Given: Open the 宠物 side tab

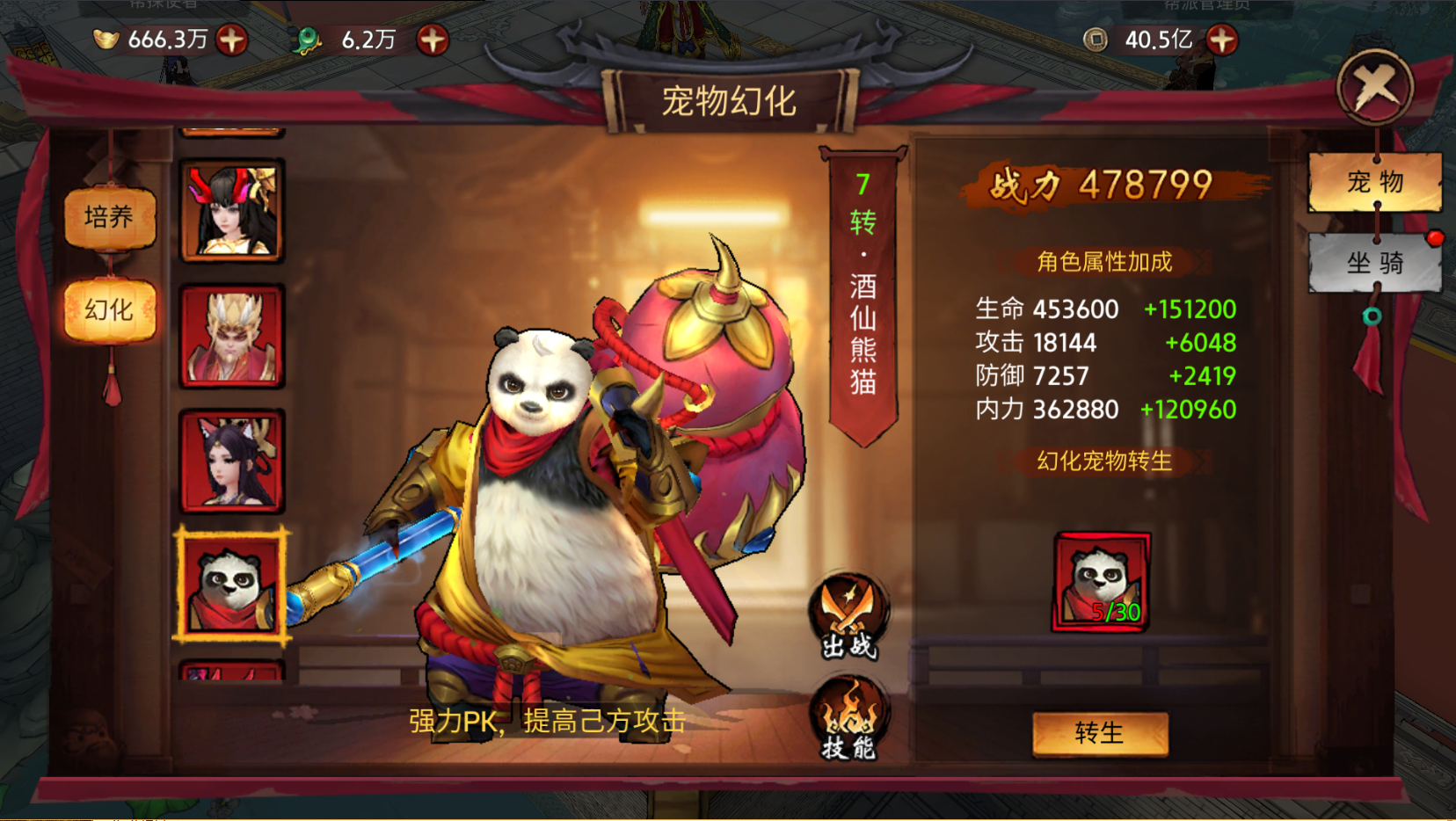Looking at the screenshot, I should point(1374,182).
